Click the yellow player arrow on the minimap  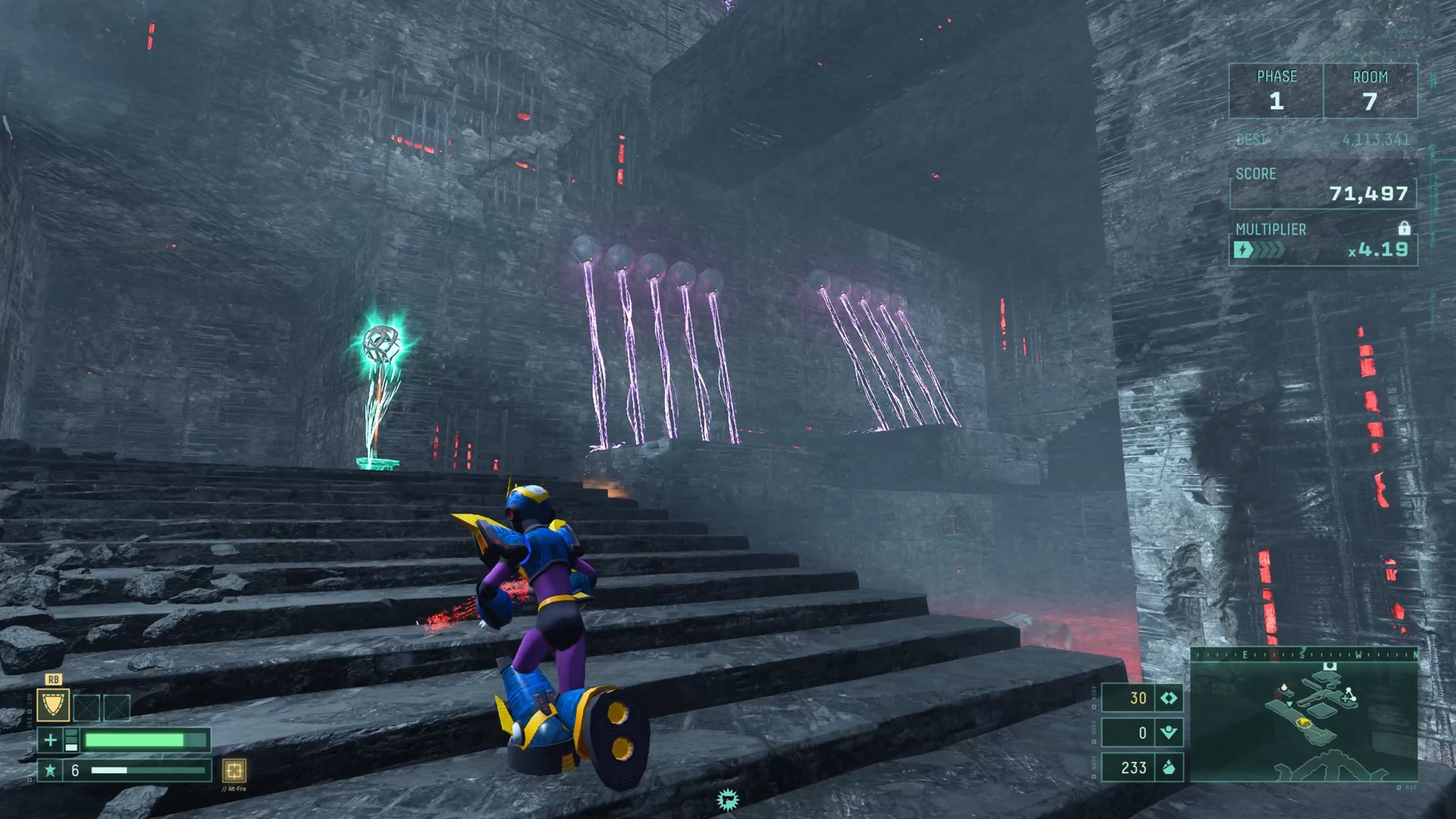[x=1304, y=723]
